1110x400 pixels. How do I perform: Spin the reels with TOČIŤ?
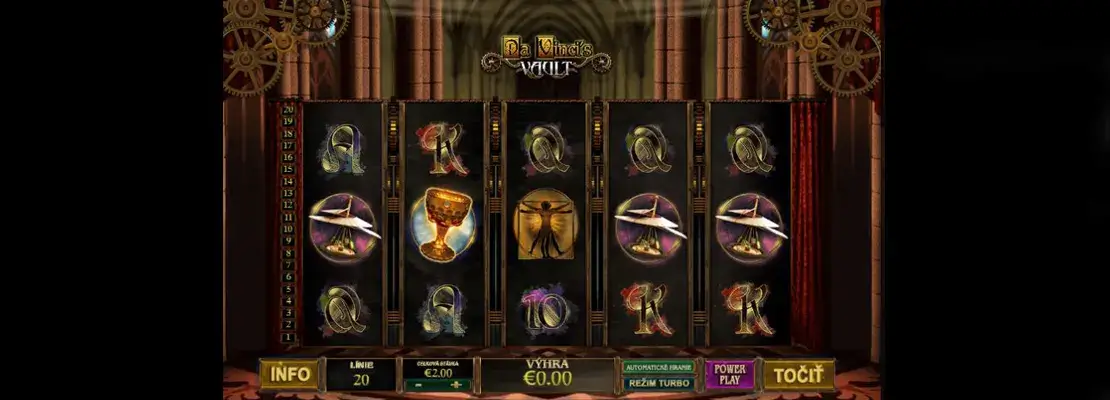[x=798, y=374]
